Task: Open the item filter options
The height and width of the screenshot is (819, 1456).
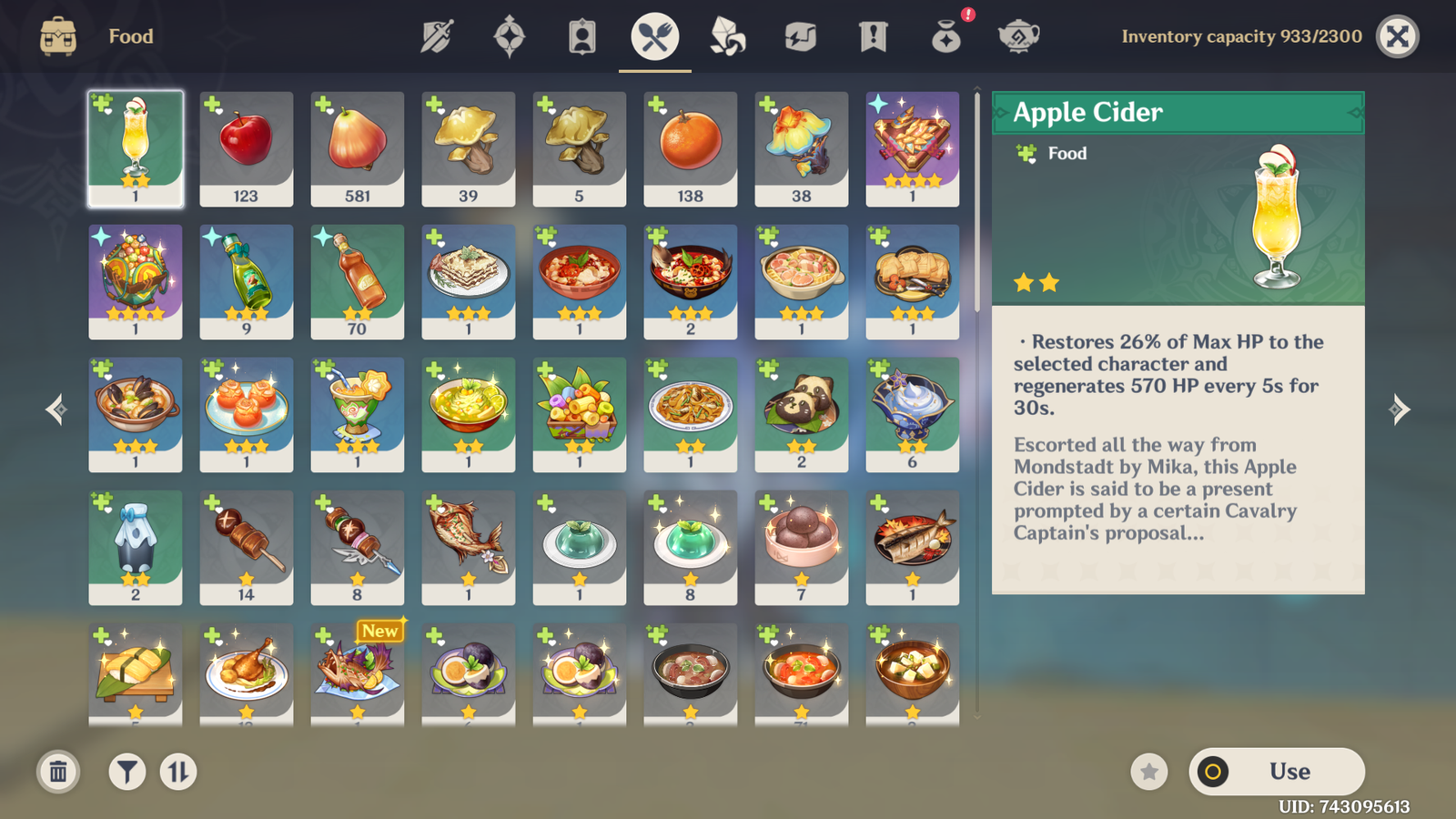Action: click(127, 773)
